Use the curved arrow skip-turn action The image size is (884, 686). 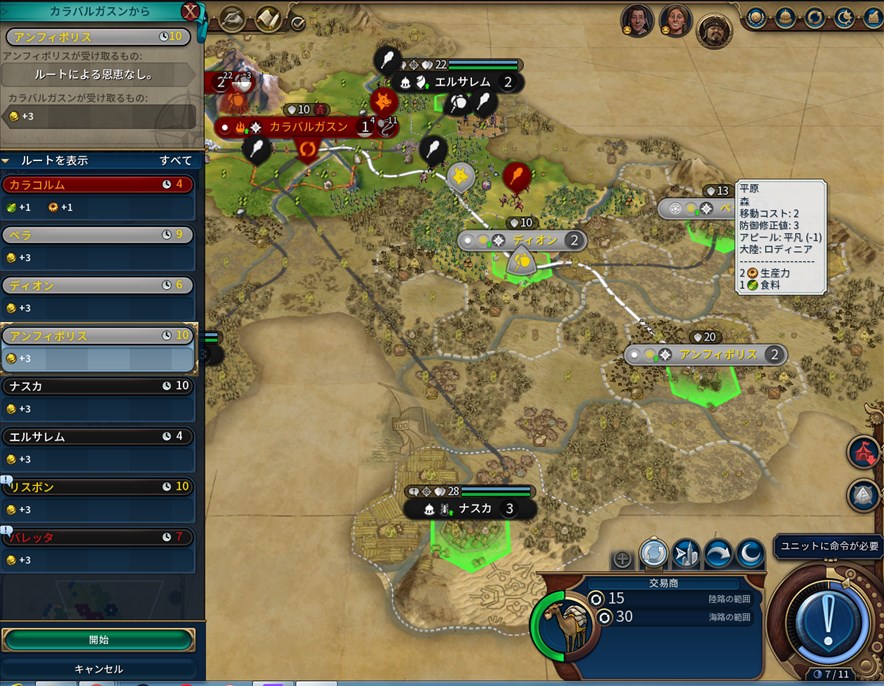coord(718,553)
